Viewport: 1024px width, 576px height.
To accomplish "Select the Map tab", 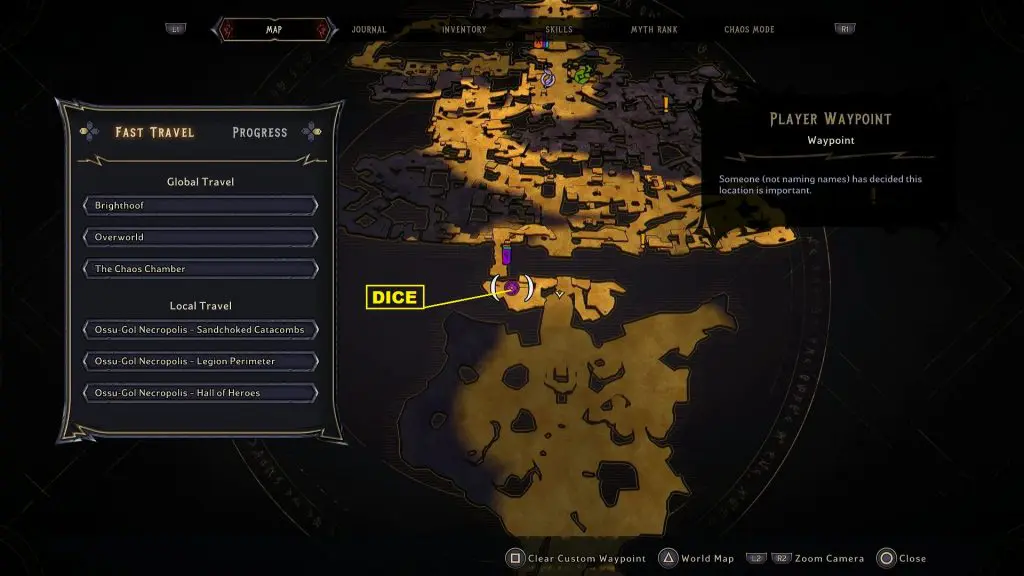I will (x=274, y=30).
